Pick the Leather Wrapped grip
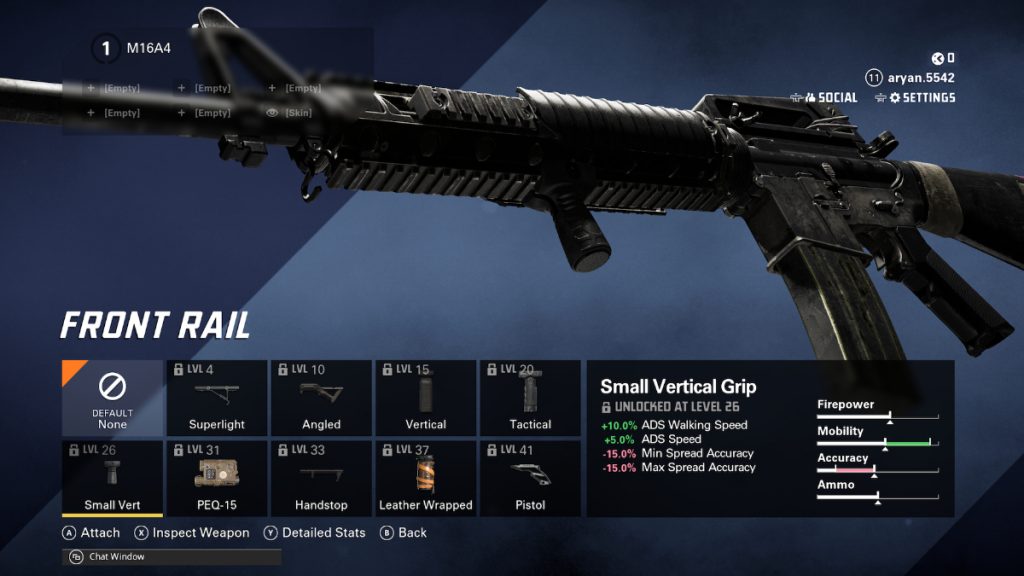 [425, 479]
